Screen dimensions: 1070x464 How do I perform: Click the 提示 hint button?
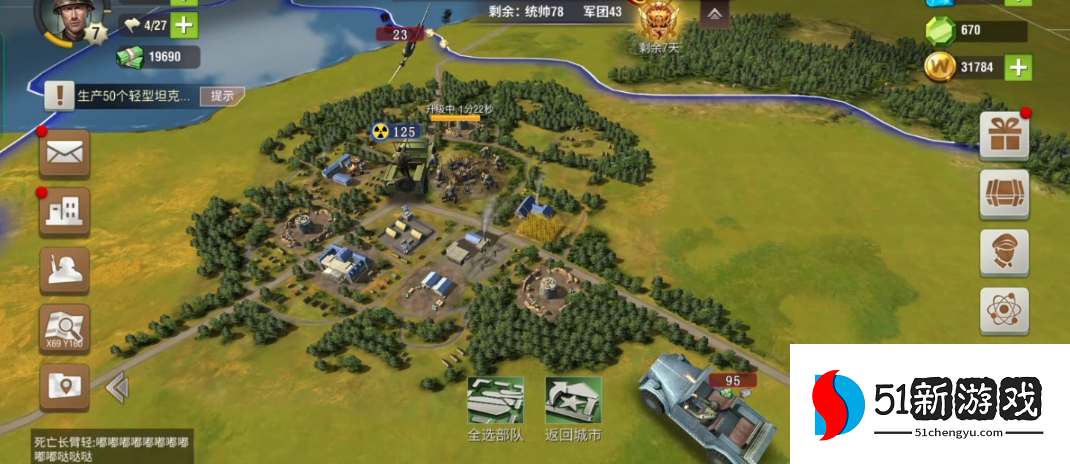point(221,96)
